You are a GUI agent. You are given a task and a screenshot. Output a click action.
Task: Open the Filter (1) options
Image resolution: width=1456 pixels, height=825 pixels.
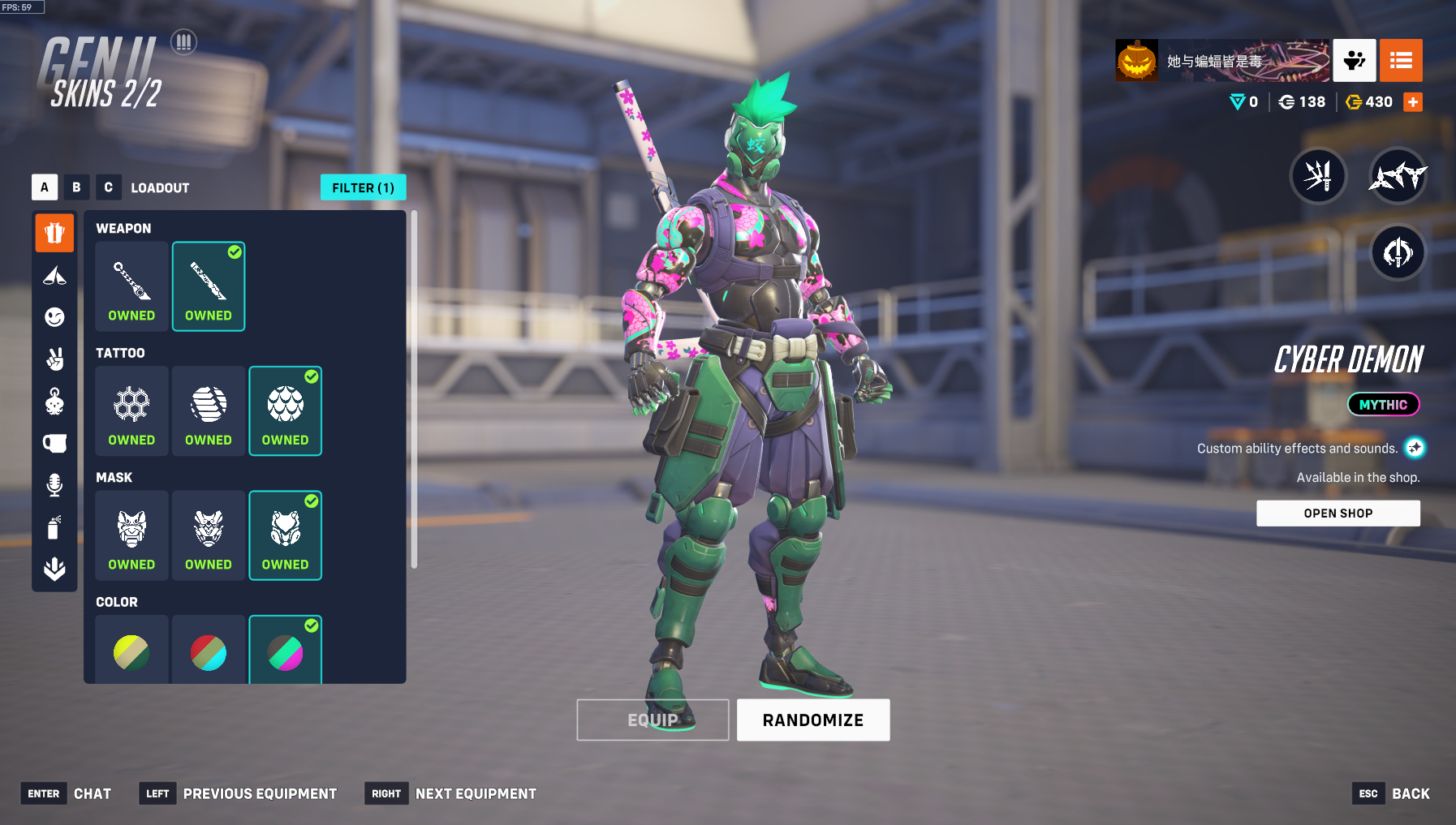click(x=363, y=187)
